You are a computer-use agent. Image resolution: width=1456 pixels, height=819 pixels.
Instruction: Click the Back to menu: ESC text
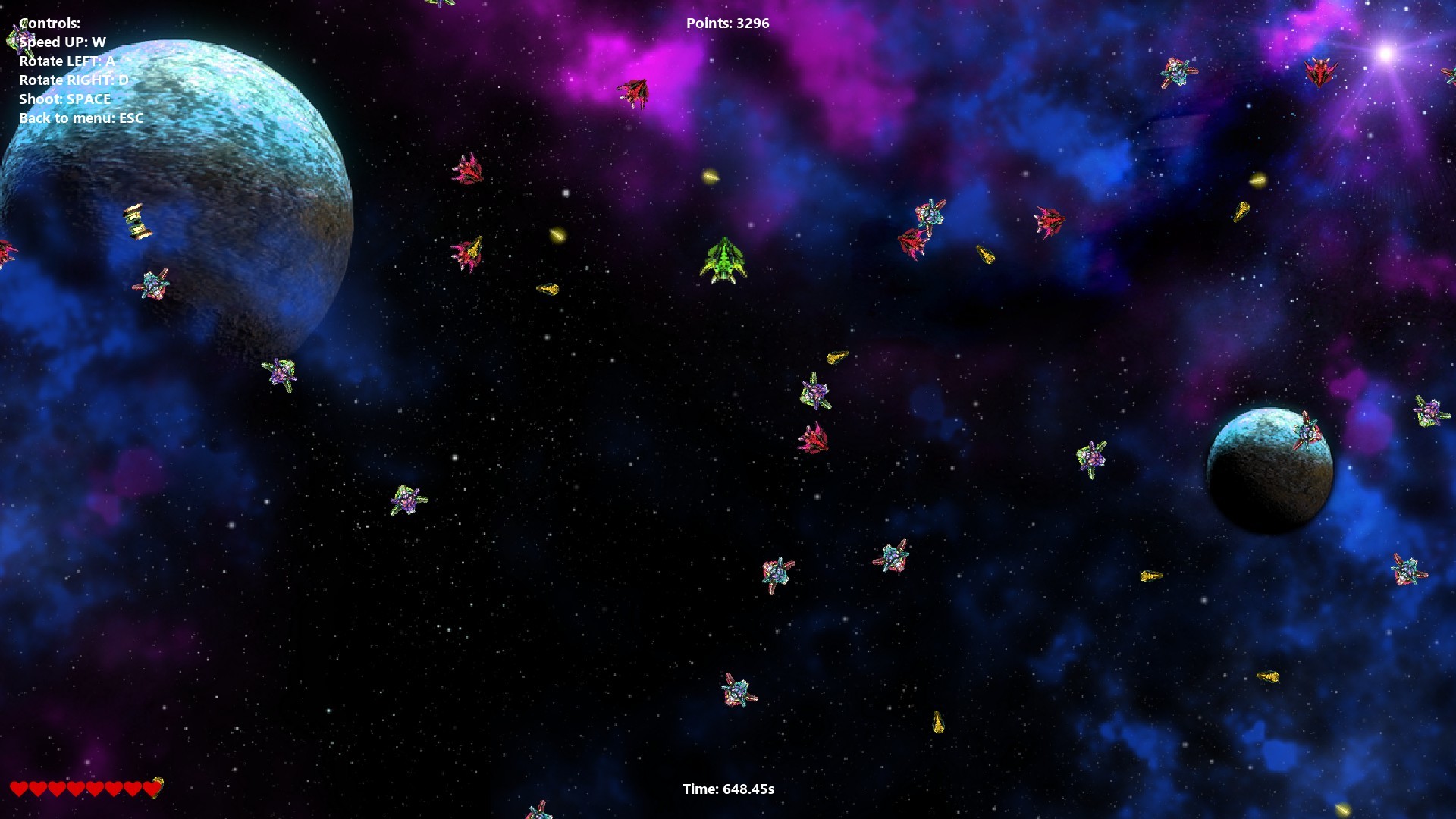pos(81,118)
